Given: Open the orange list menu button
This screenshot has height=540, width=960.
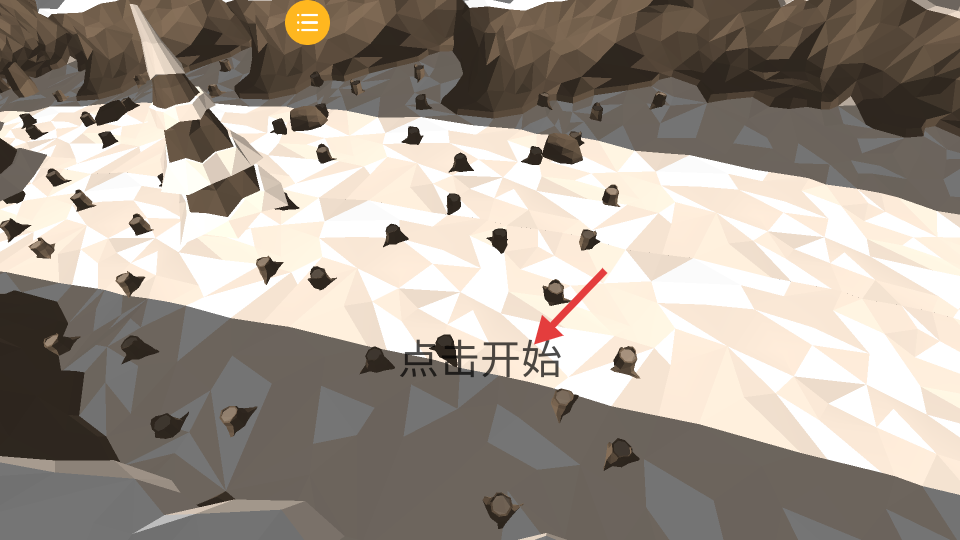Looking at the screenshot, I should [307, 22].
